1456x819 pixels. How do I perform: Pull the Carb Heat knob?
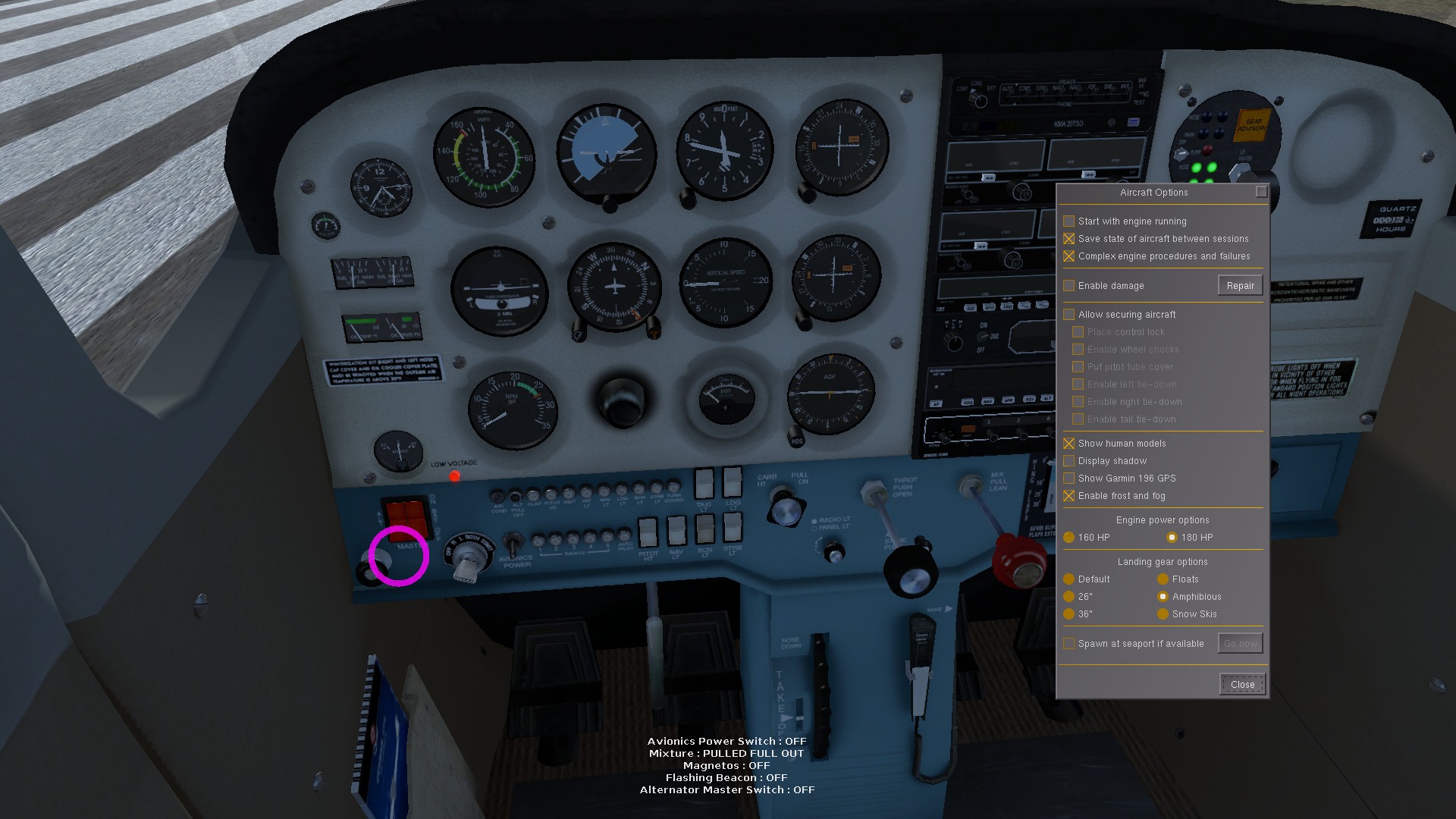787,510
